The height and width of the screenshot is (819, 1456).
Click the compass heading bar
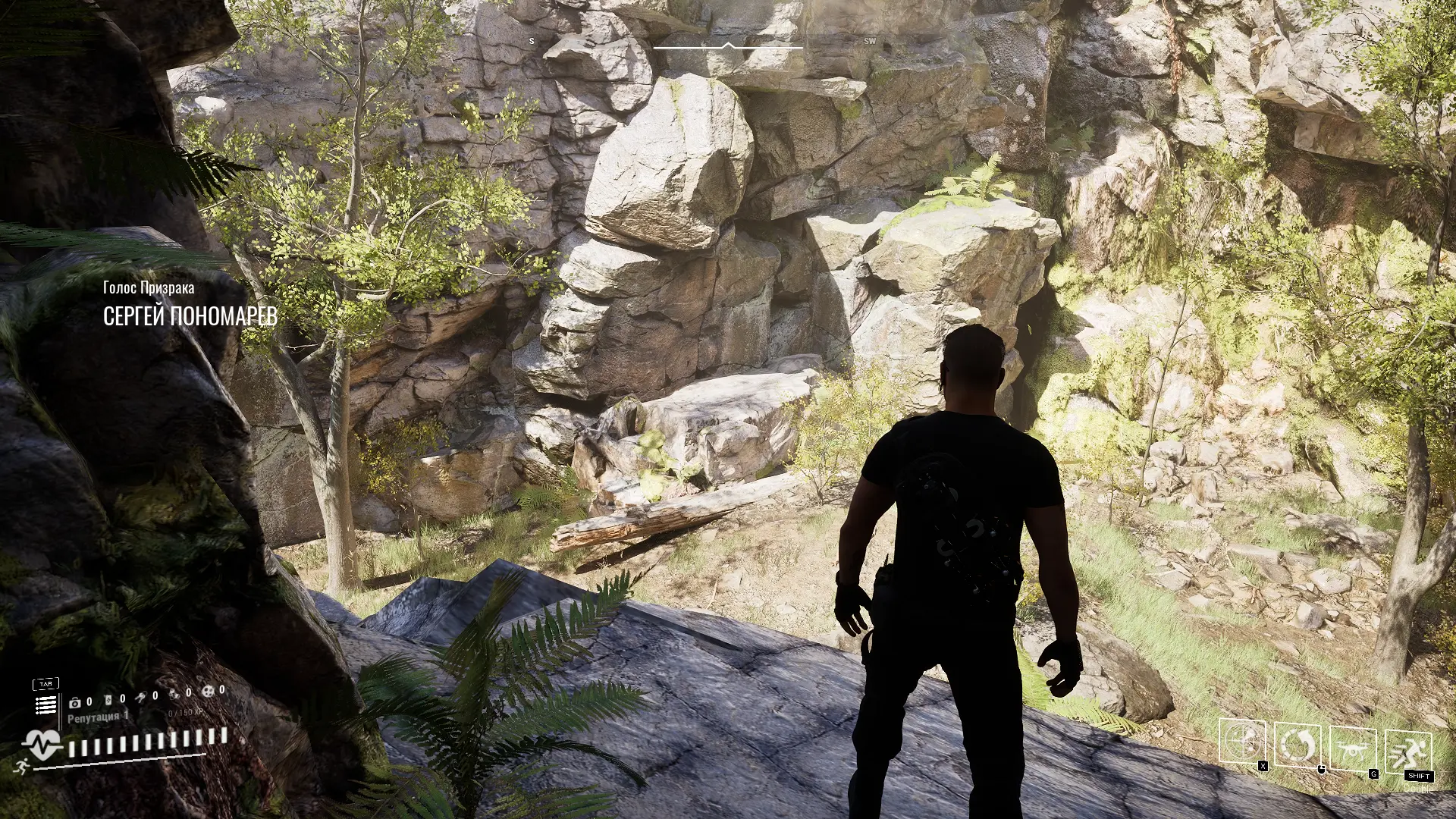727,46
